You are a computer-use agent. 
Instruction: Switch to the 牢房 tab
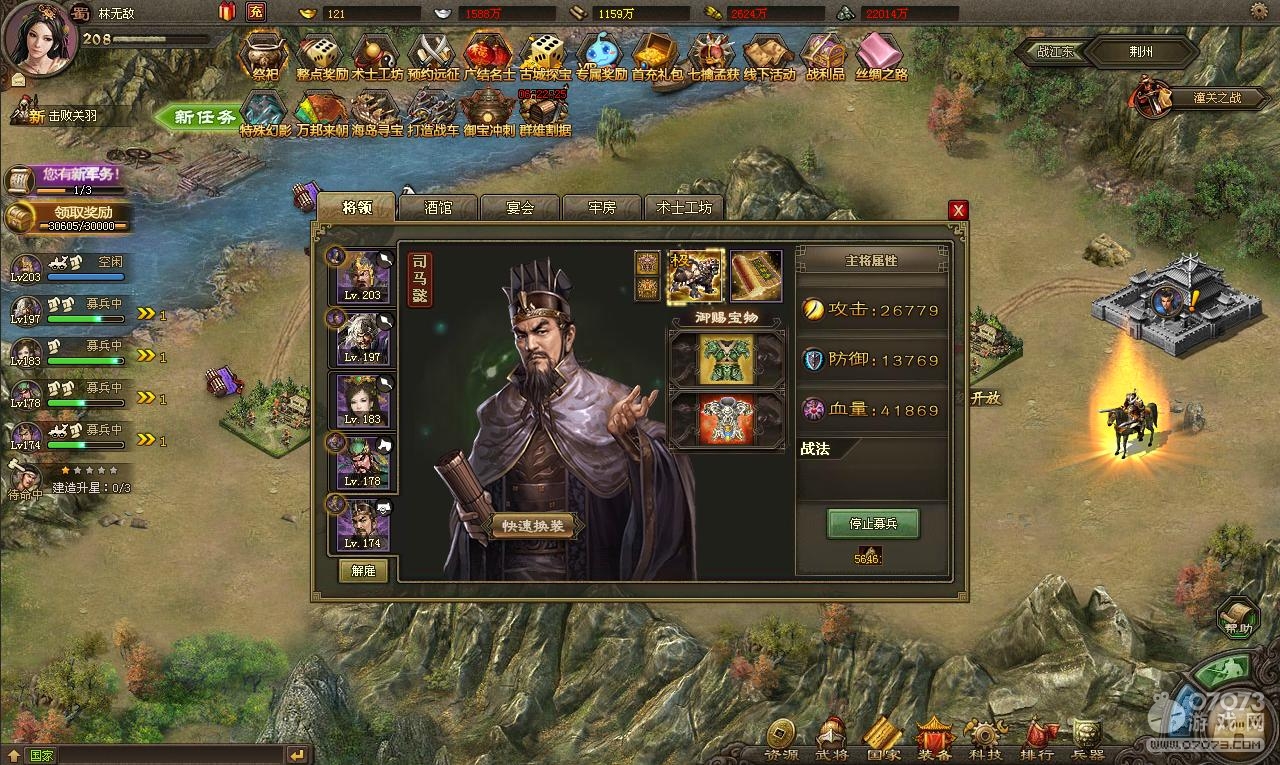click(602, 208)
